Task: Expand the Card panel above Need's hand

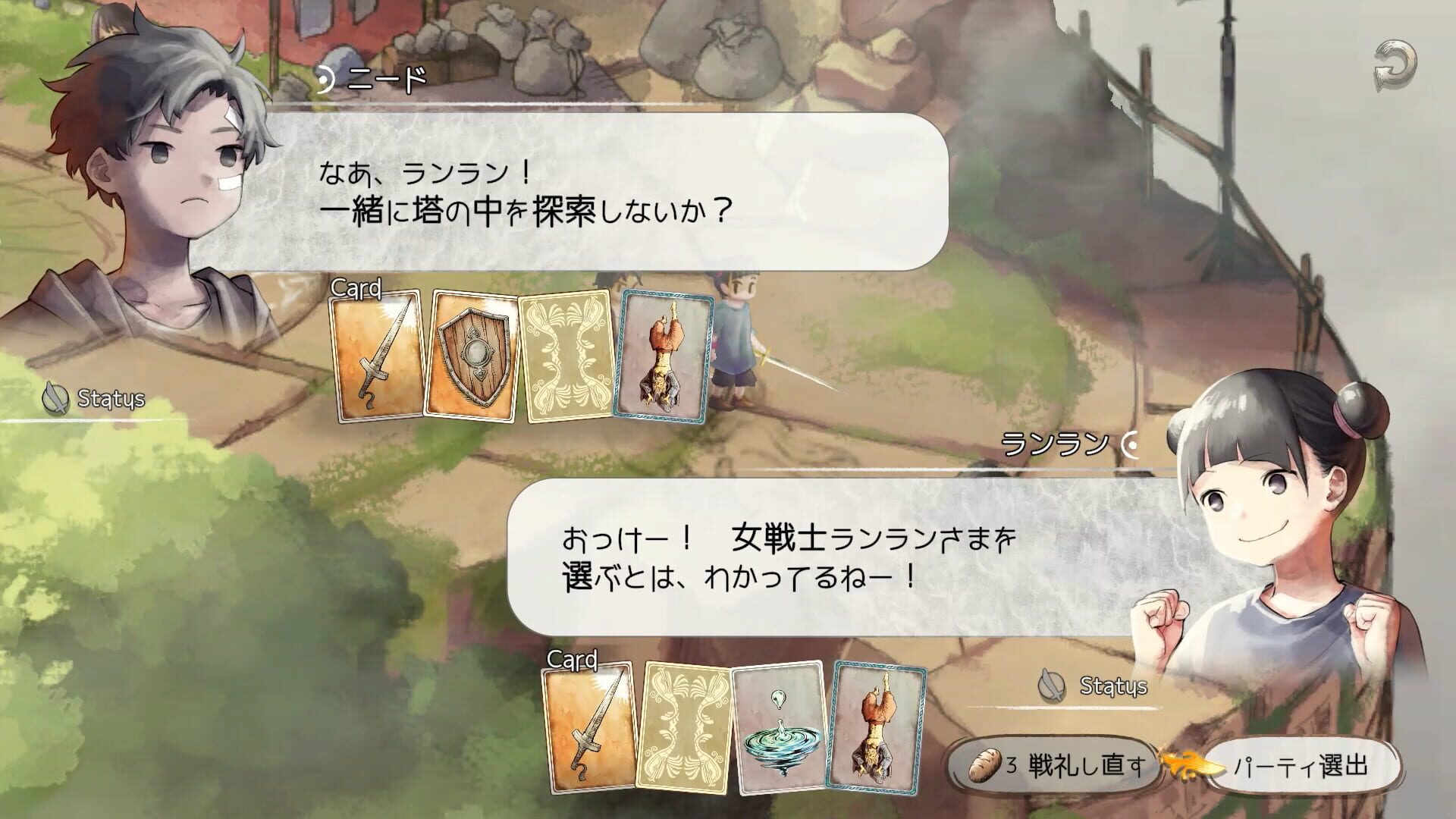Action: pos(355,290)
